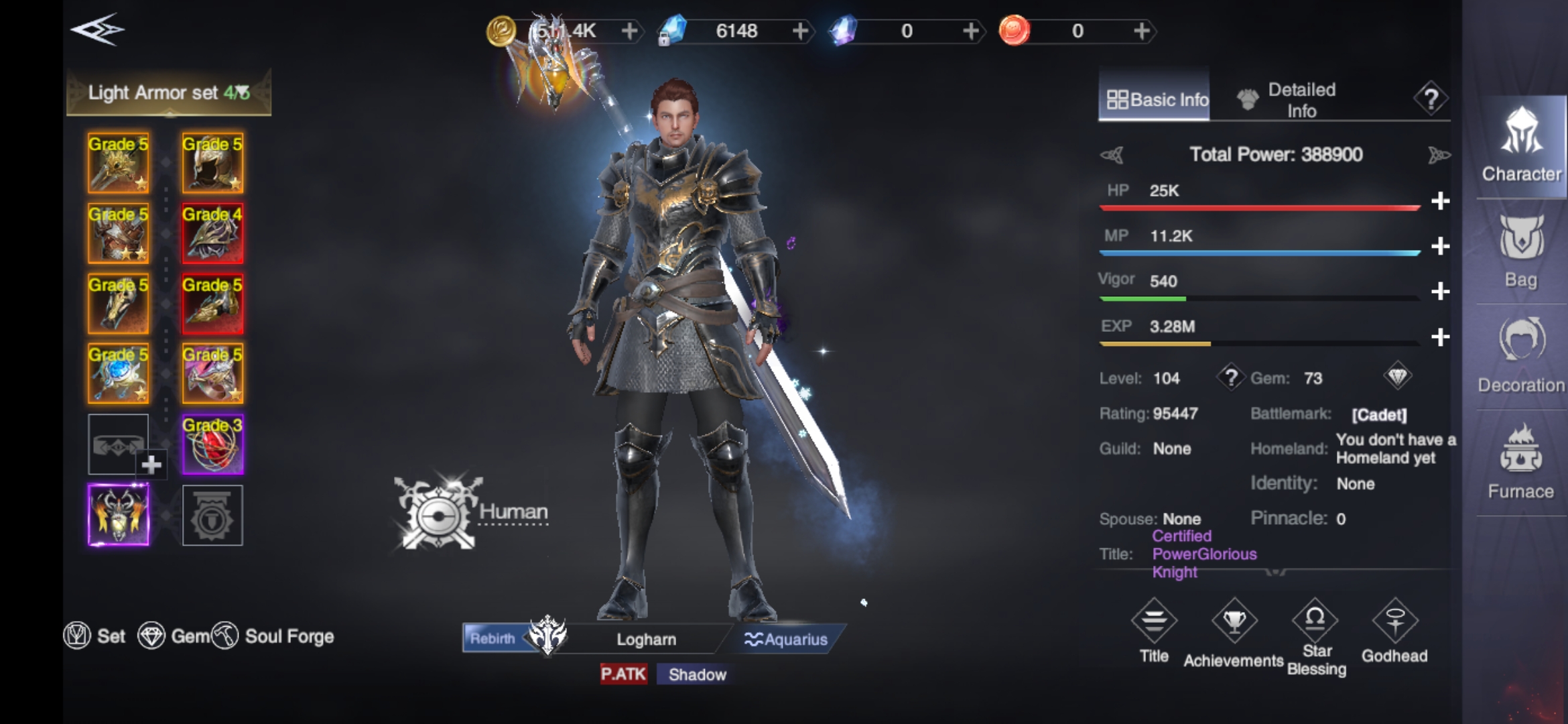The image size is (1568, 724).
Task: Open the Bag side menu
Action: (1520, 251)
